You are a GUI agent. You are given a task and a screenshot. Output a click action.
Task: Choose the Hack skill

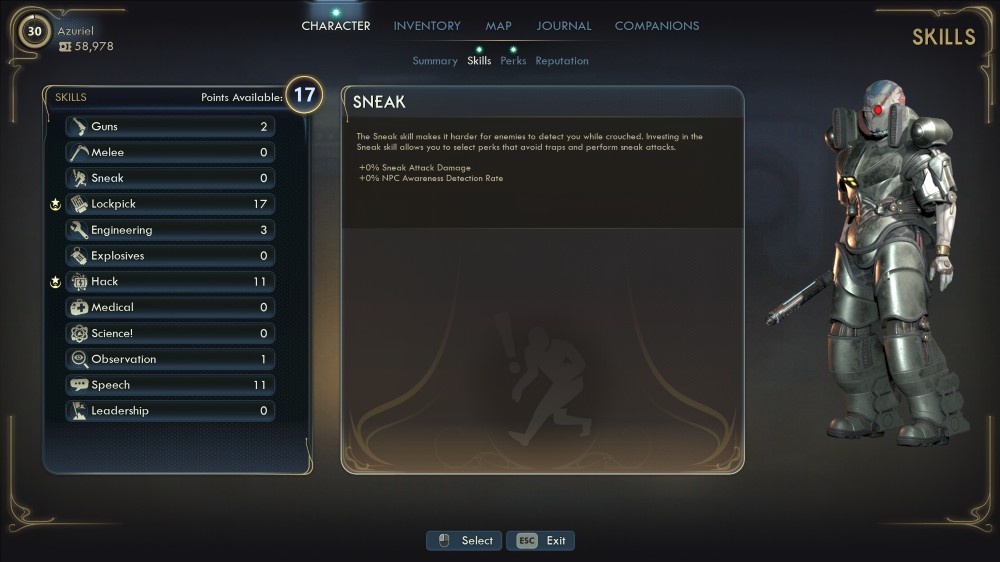[170, 282]
